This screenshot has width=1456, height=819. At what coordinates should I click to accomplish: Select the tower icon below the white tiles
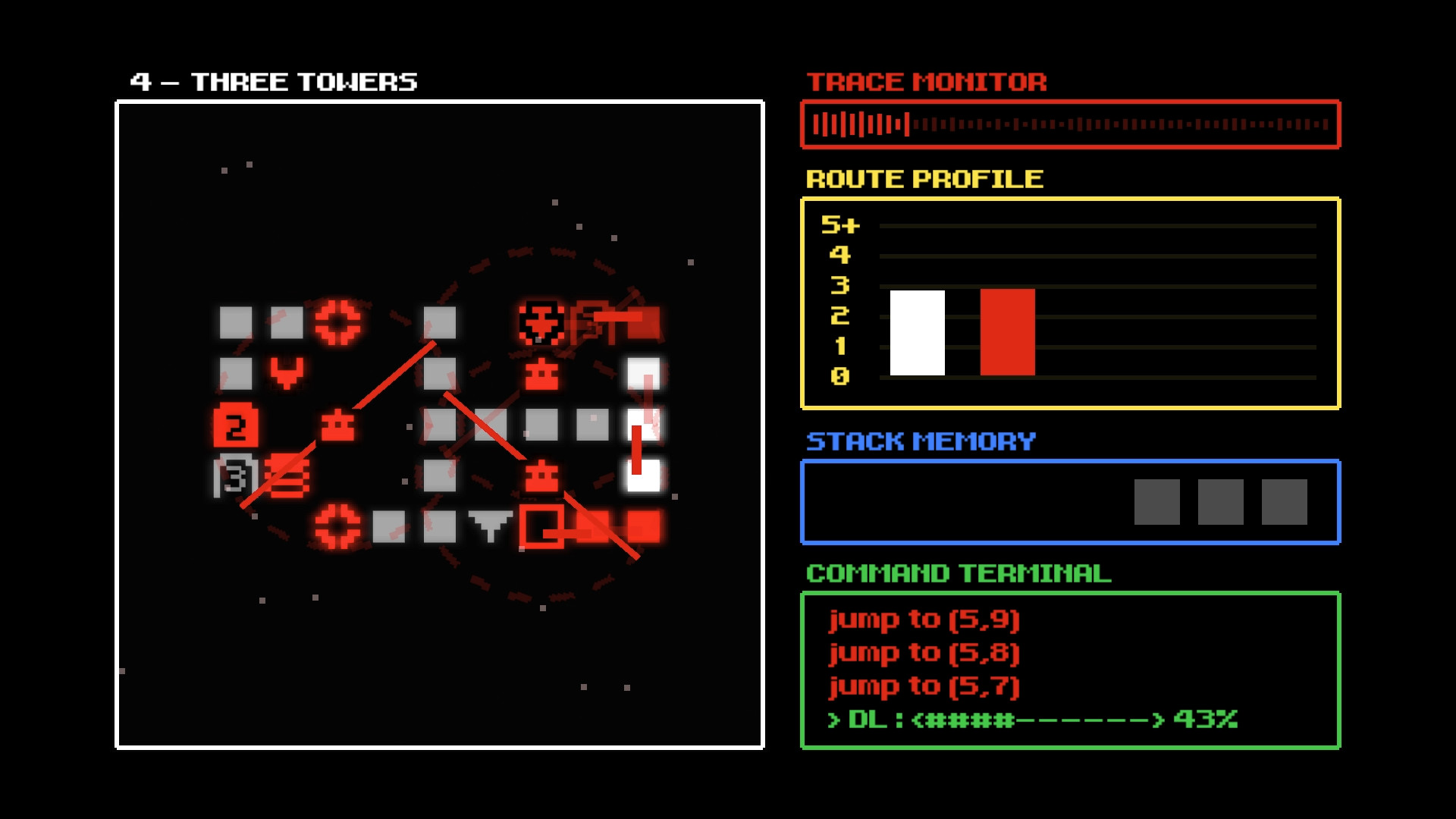[x=541, y=475]
